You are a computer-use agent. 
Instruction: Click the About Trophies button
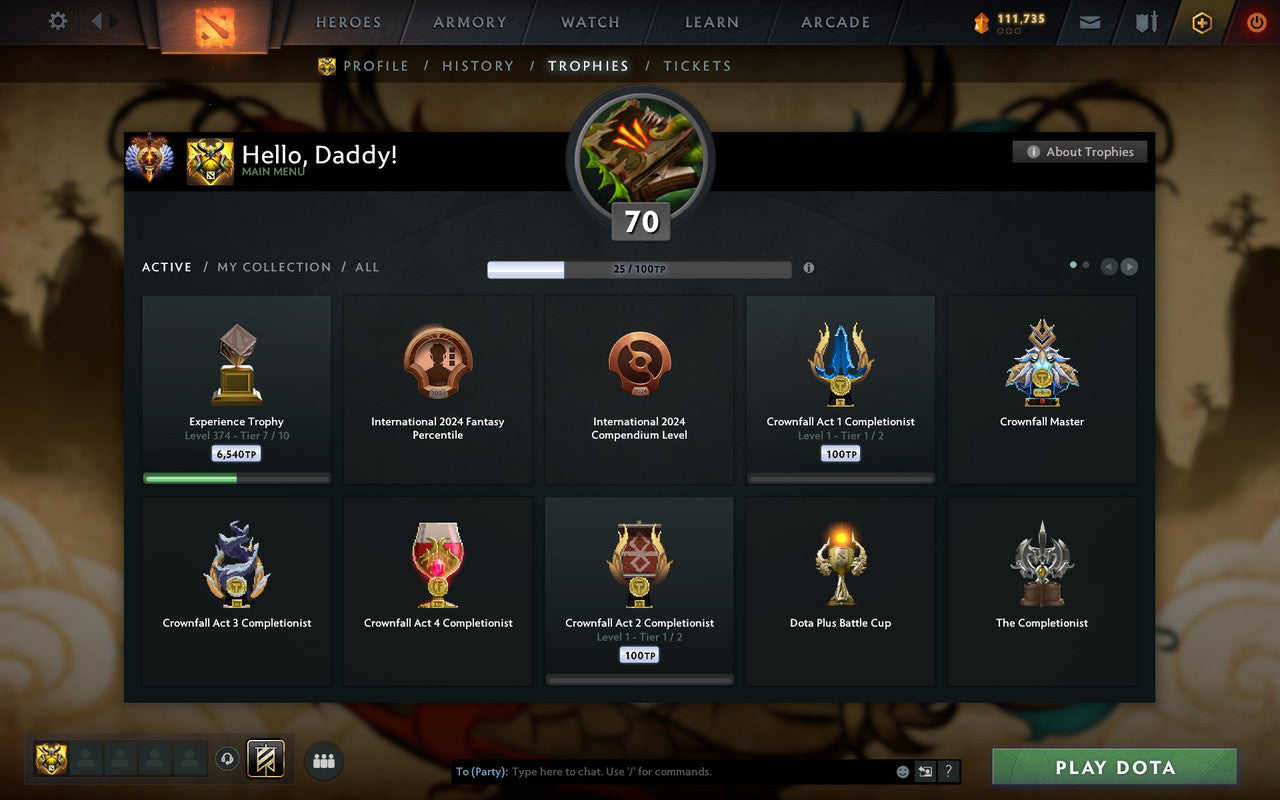tap(1080, 151)
